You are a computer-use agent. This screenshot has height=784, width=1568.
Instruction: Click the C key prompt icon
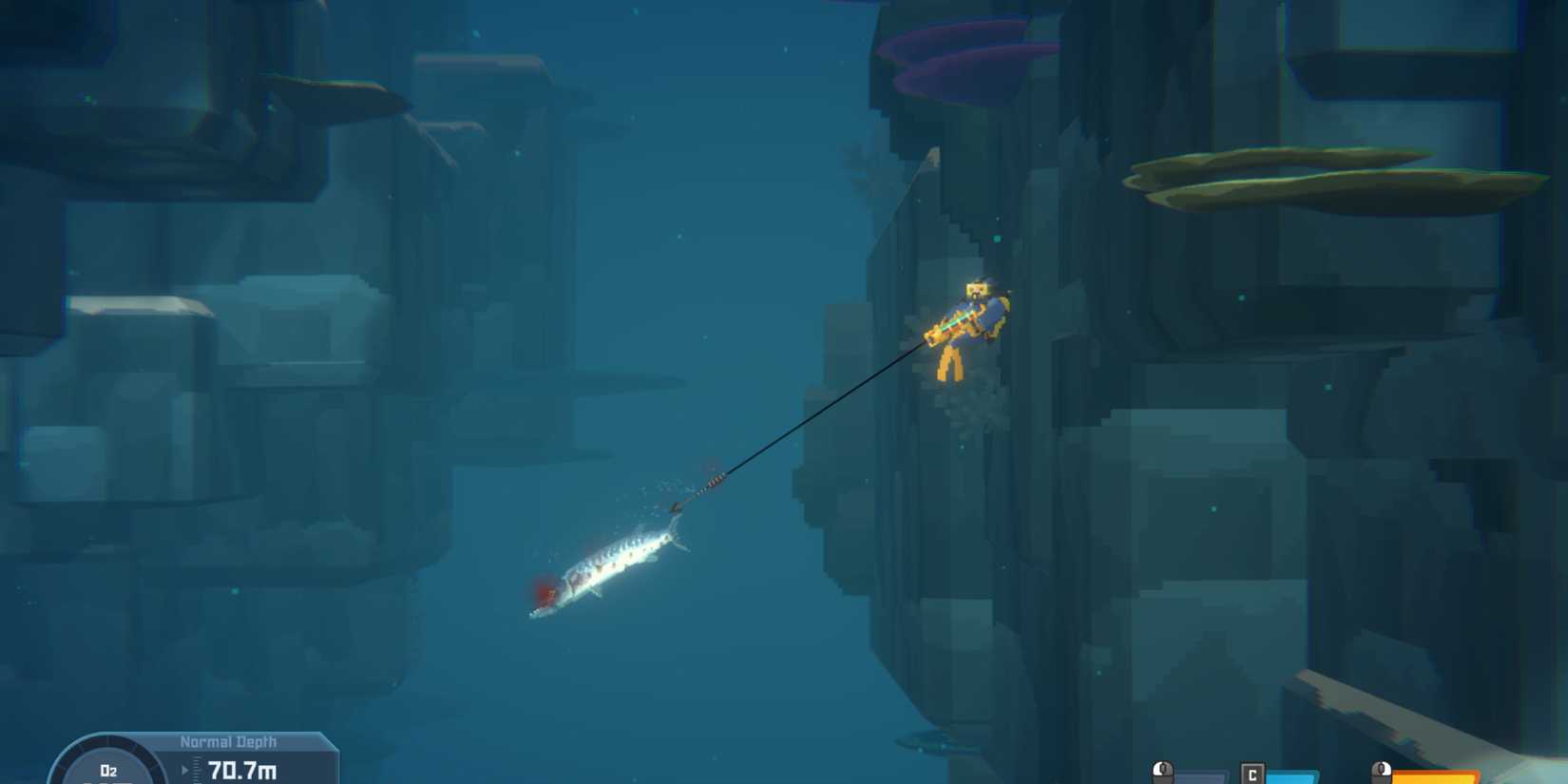pyautogui.click(x=1252, y=772)
